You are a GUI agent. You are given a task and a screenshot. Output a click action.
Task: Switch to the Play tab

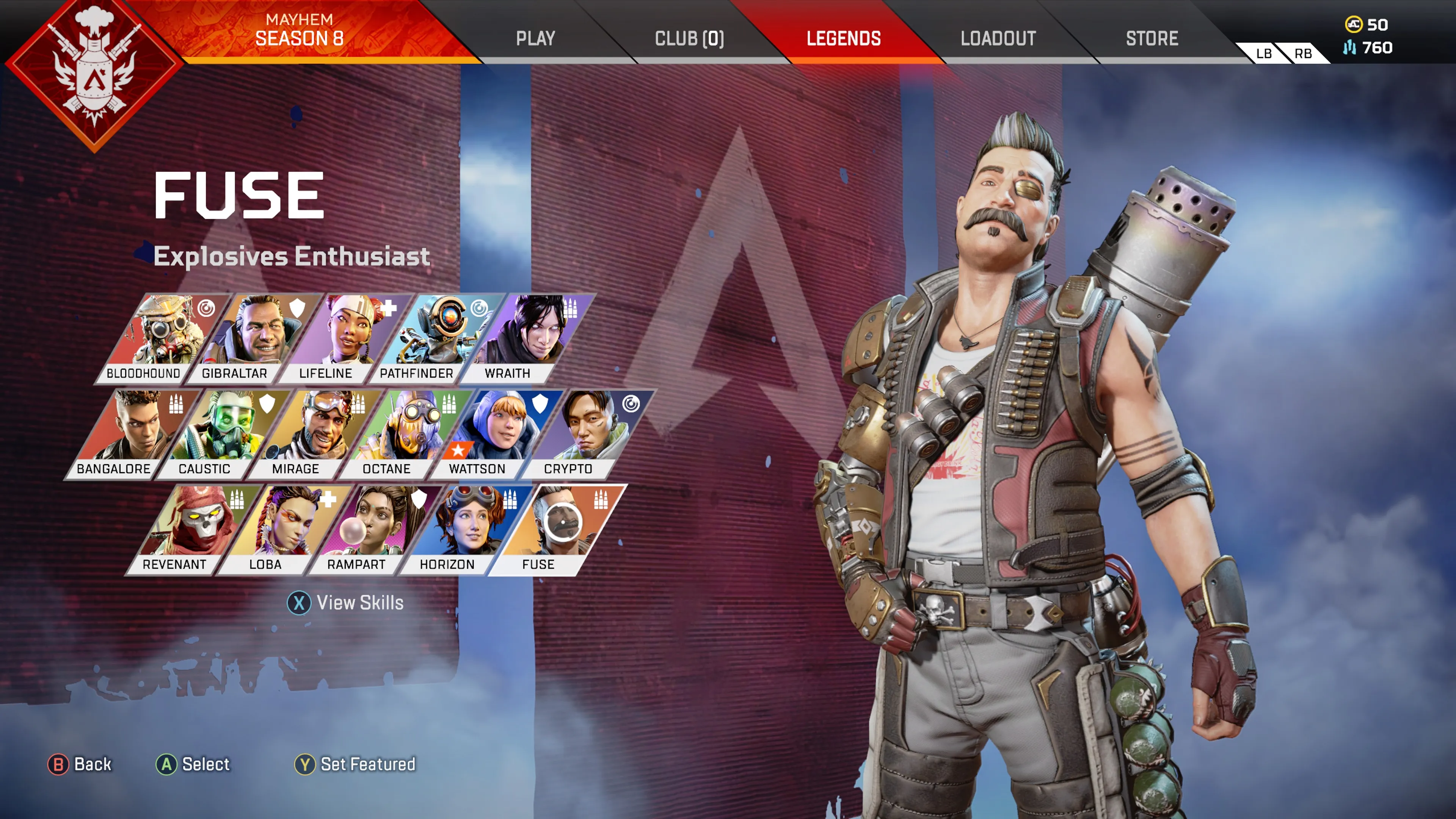[x=535, y=38]
